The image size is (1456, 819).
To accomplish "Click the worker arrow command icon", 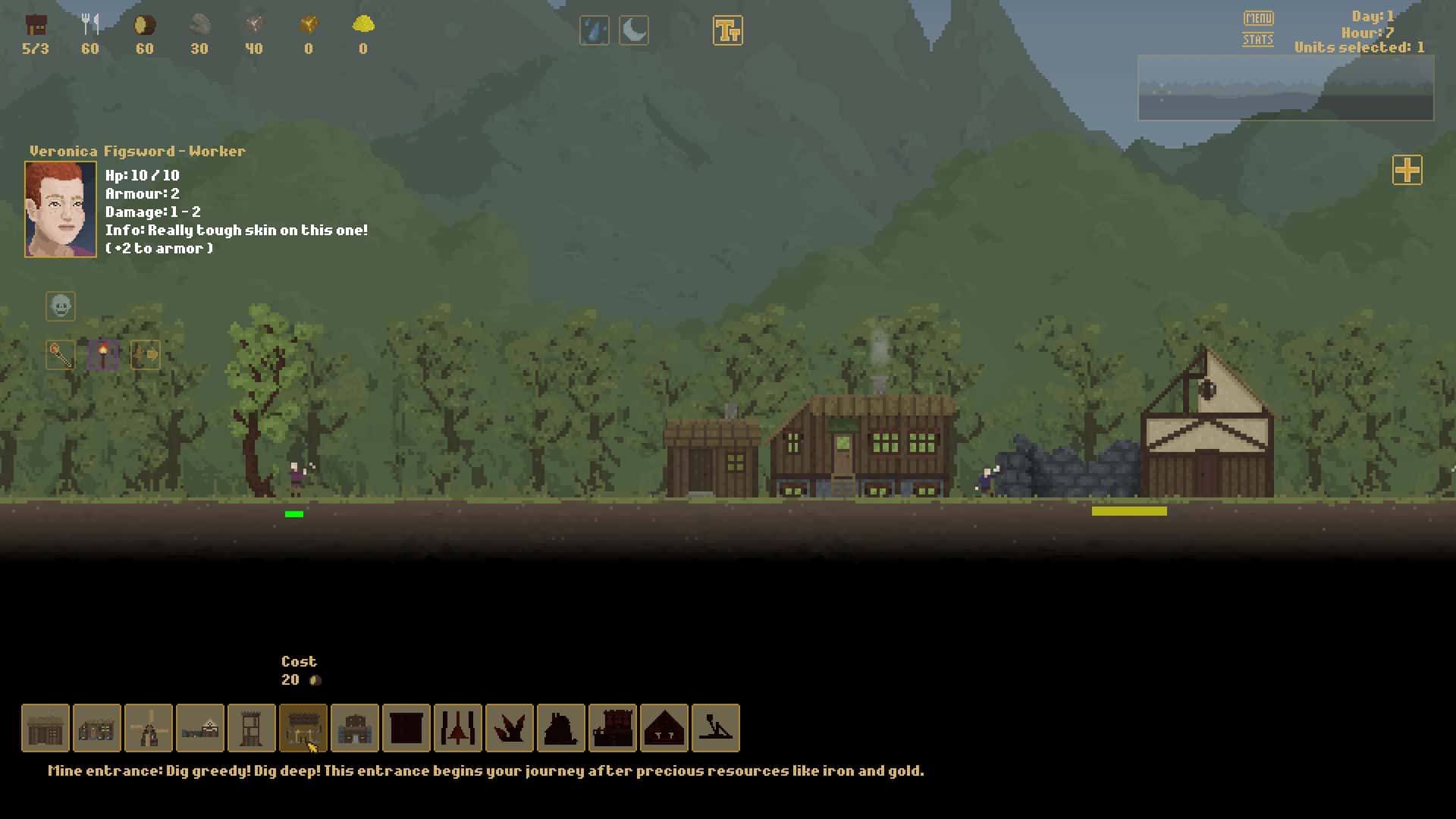I will click(x=146, y=354).
